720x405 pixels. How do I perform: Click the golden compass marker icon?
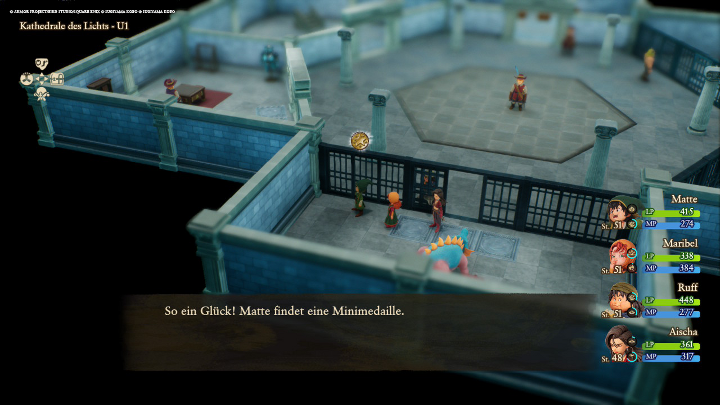point(360,141)
